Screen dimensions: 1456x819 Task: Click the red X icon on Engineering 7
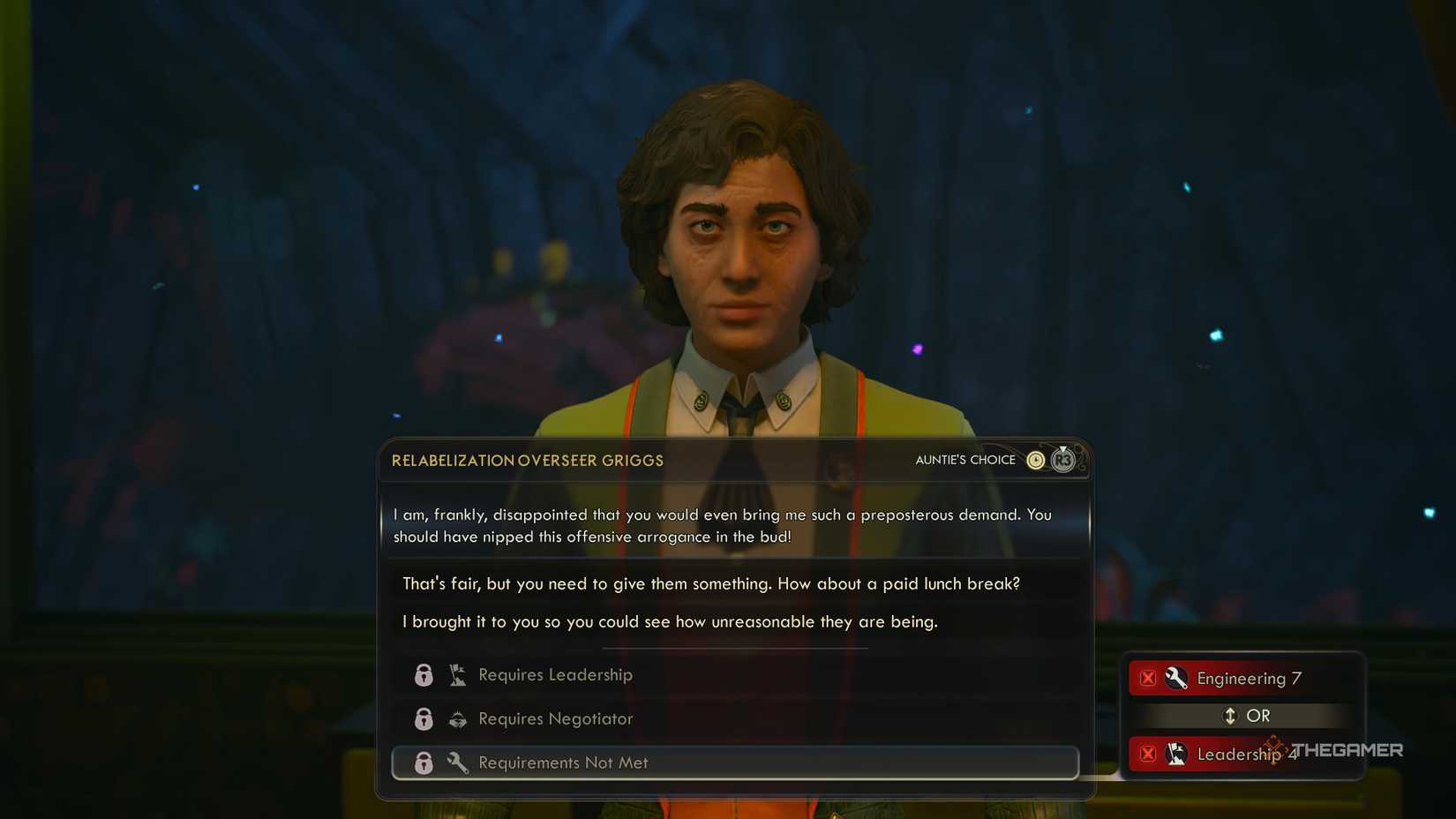click(x=1148, y=678)
